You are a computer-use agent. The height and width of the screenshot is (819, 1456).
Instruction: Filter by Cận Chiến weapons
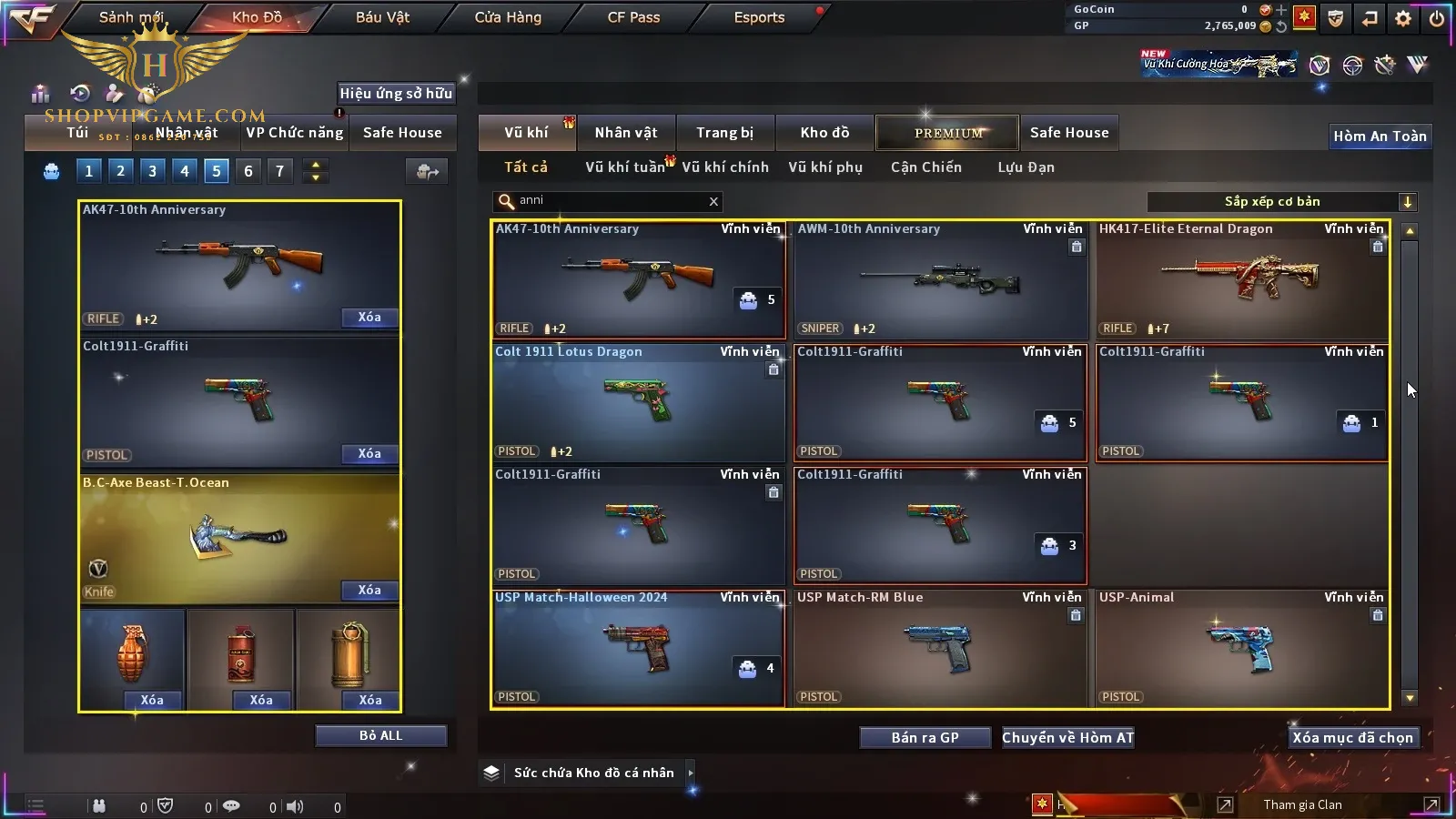coord(925,167)
